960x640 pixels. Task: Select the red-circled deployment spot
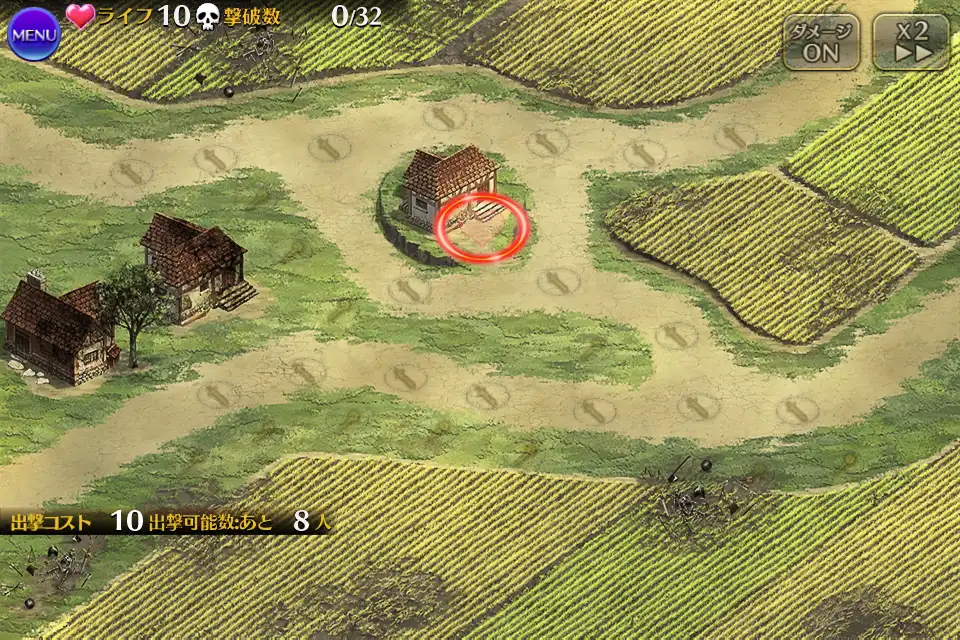pos(482,228)
